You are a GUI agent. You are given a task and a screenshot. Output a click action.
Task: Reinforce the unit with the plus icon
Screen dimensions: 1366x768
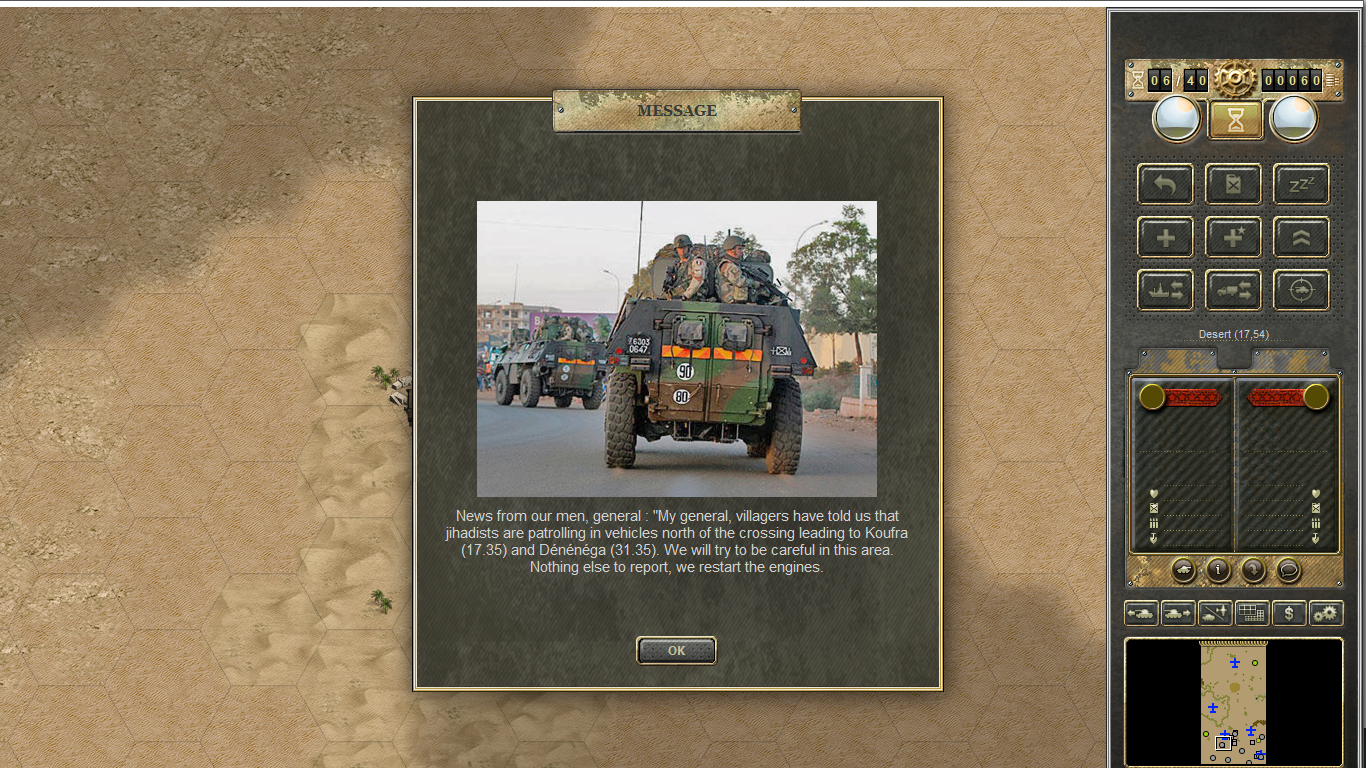point(1164,237)
